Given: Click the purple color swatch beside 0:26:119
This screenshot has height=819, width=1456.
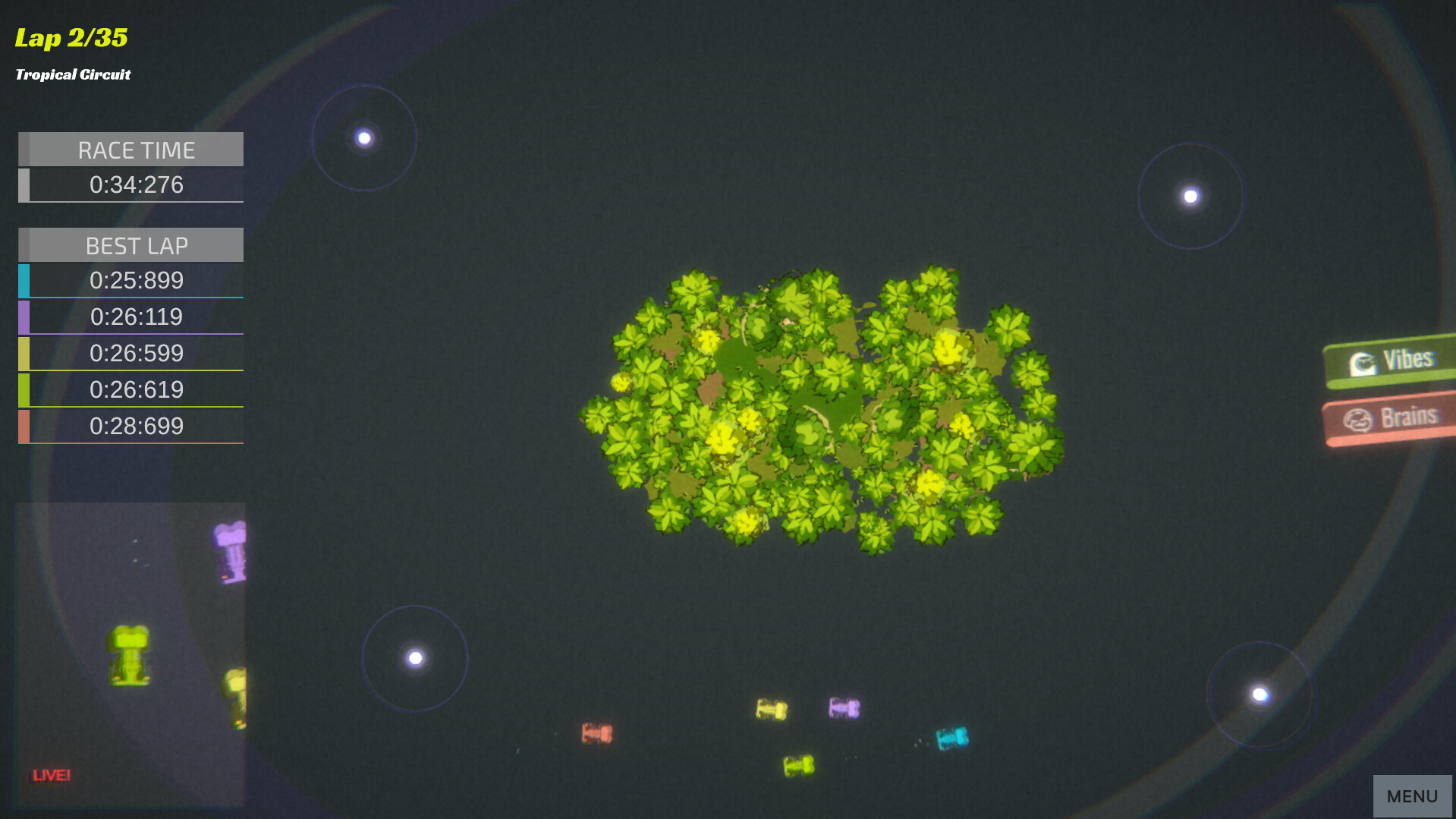Looking at the screenshot, I should (24, 317).
